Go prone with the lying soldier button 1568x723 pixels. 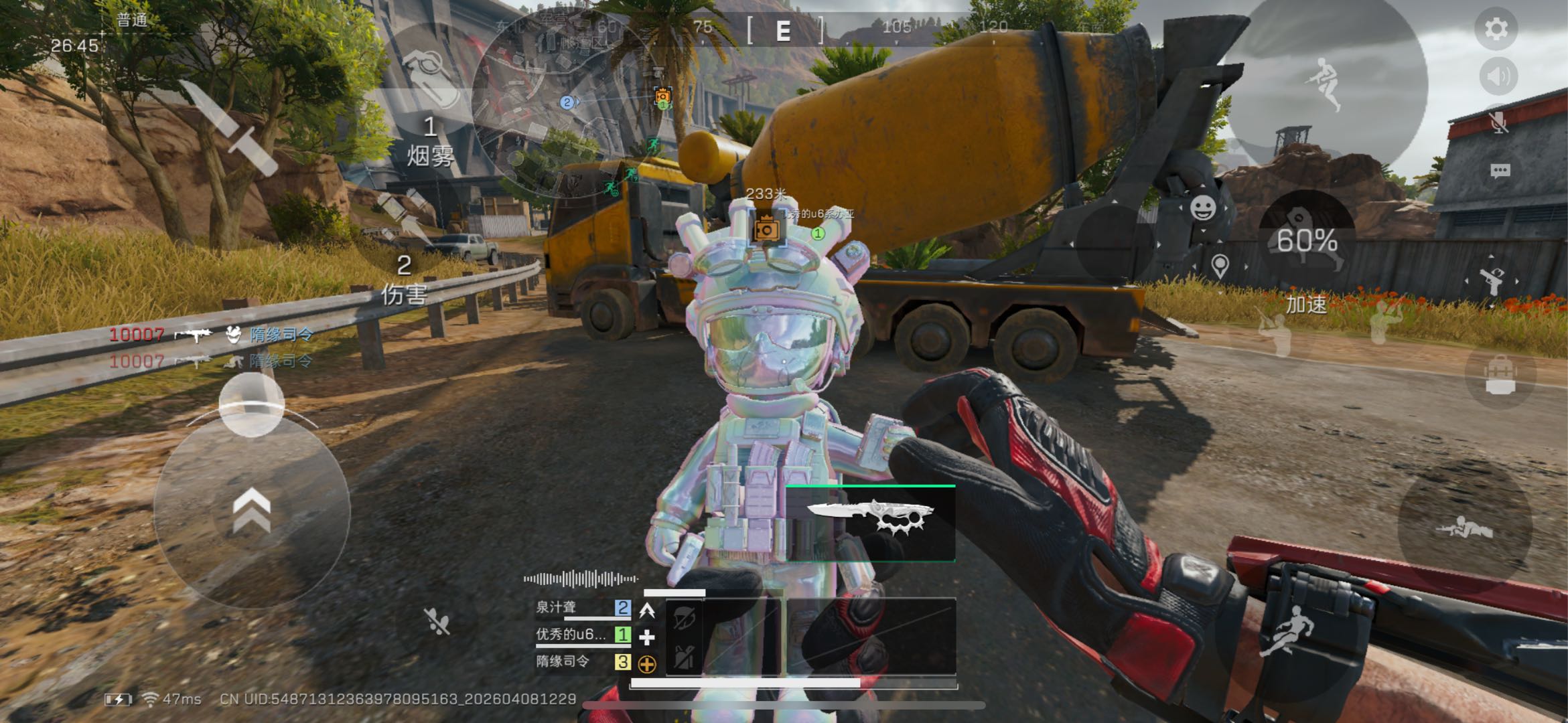[1464, 529]
